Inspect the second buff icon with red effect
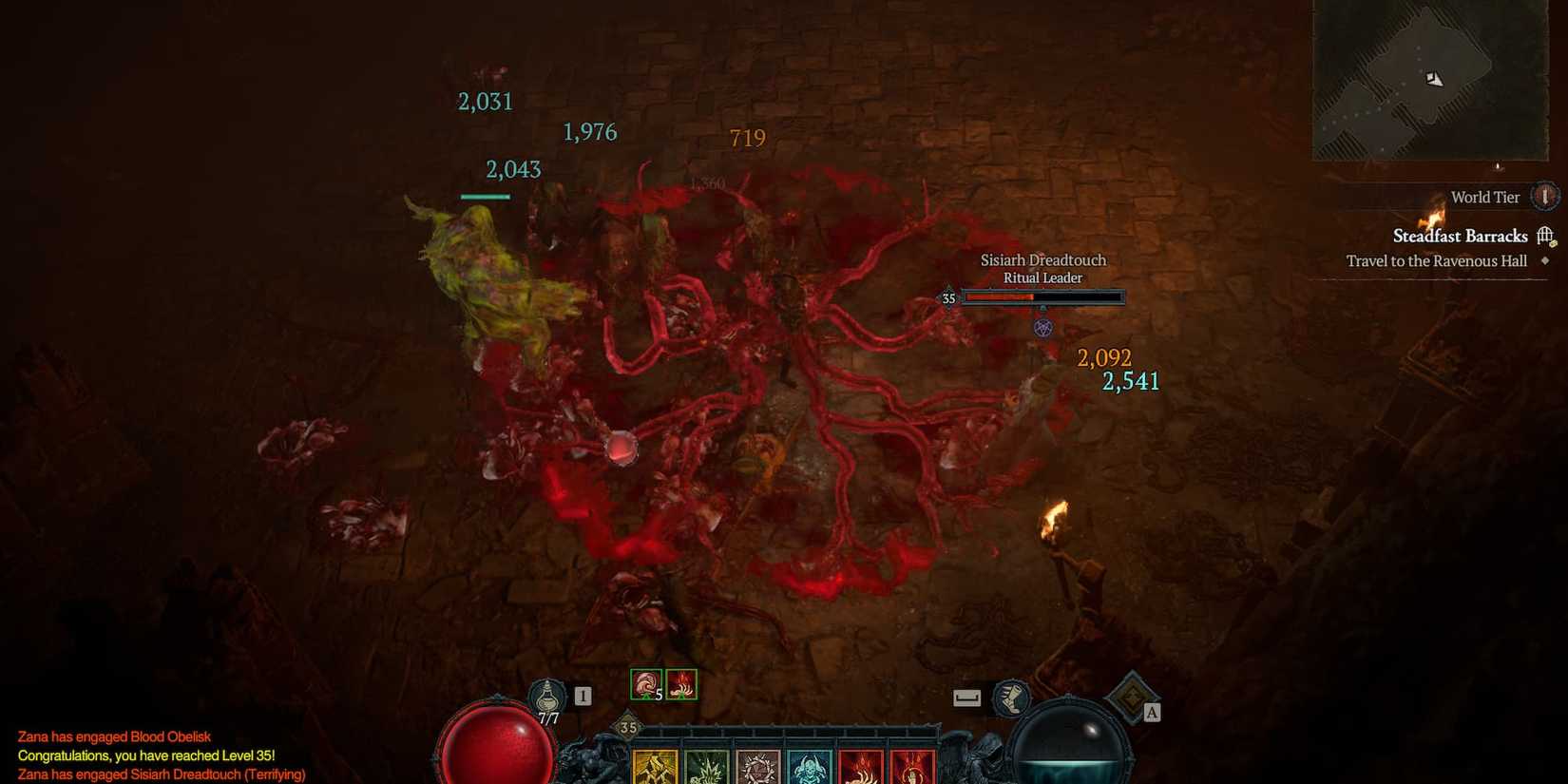The width and height of the screenshot is (1568, 784). 682,683
